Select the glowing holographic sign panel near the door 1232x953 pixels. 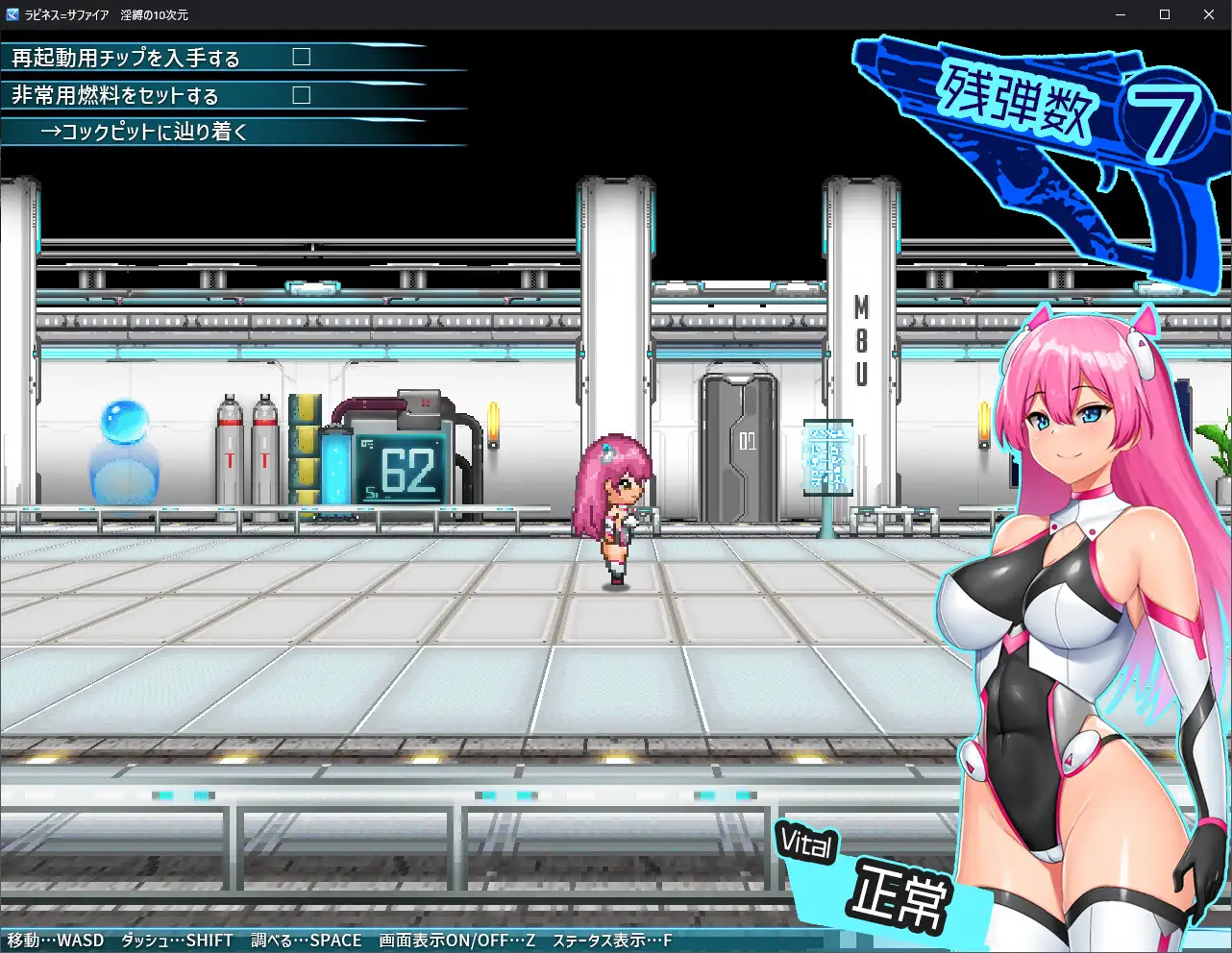pos(826,459)
